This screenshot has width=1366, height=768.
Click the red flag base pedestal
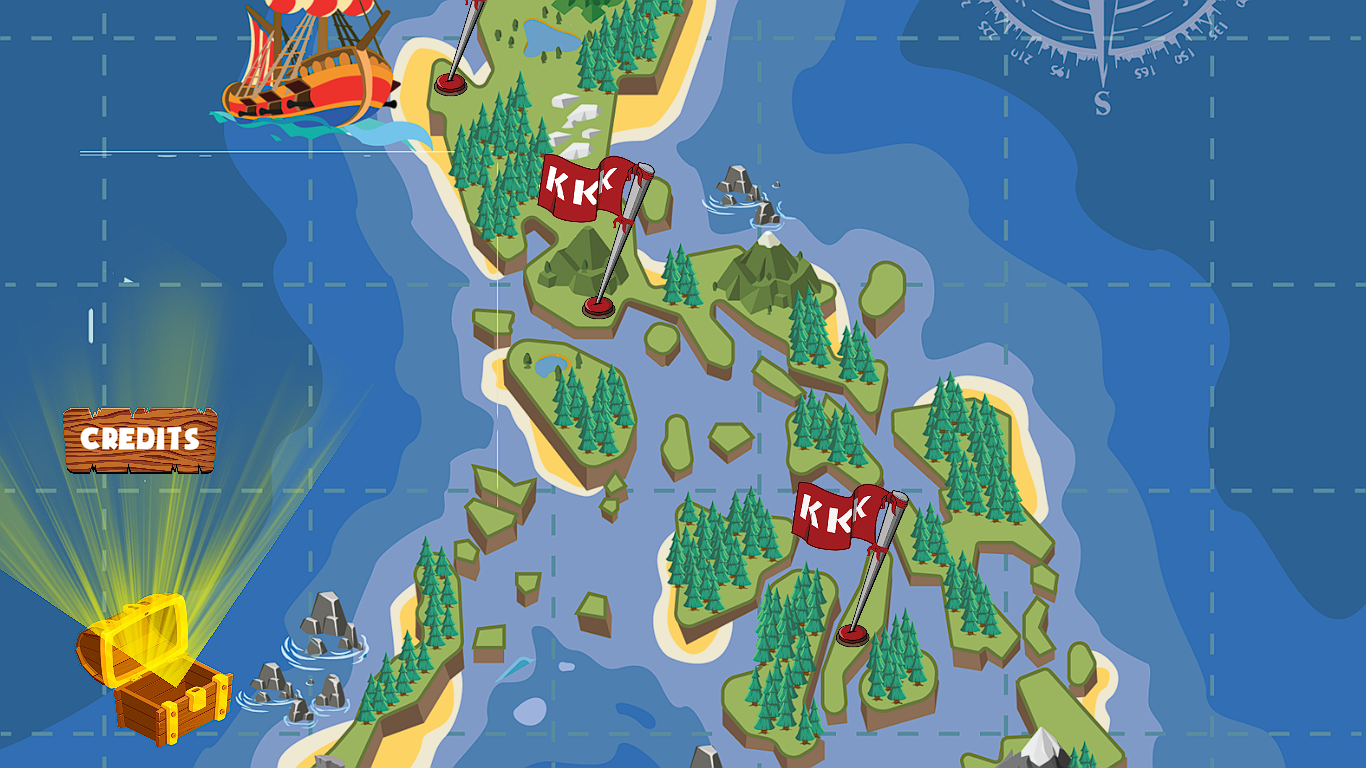point(597,305)
